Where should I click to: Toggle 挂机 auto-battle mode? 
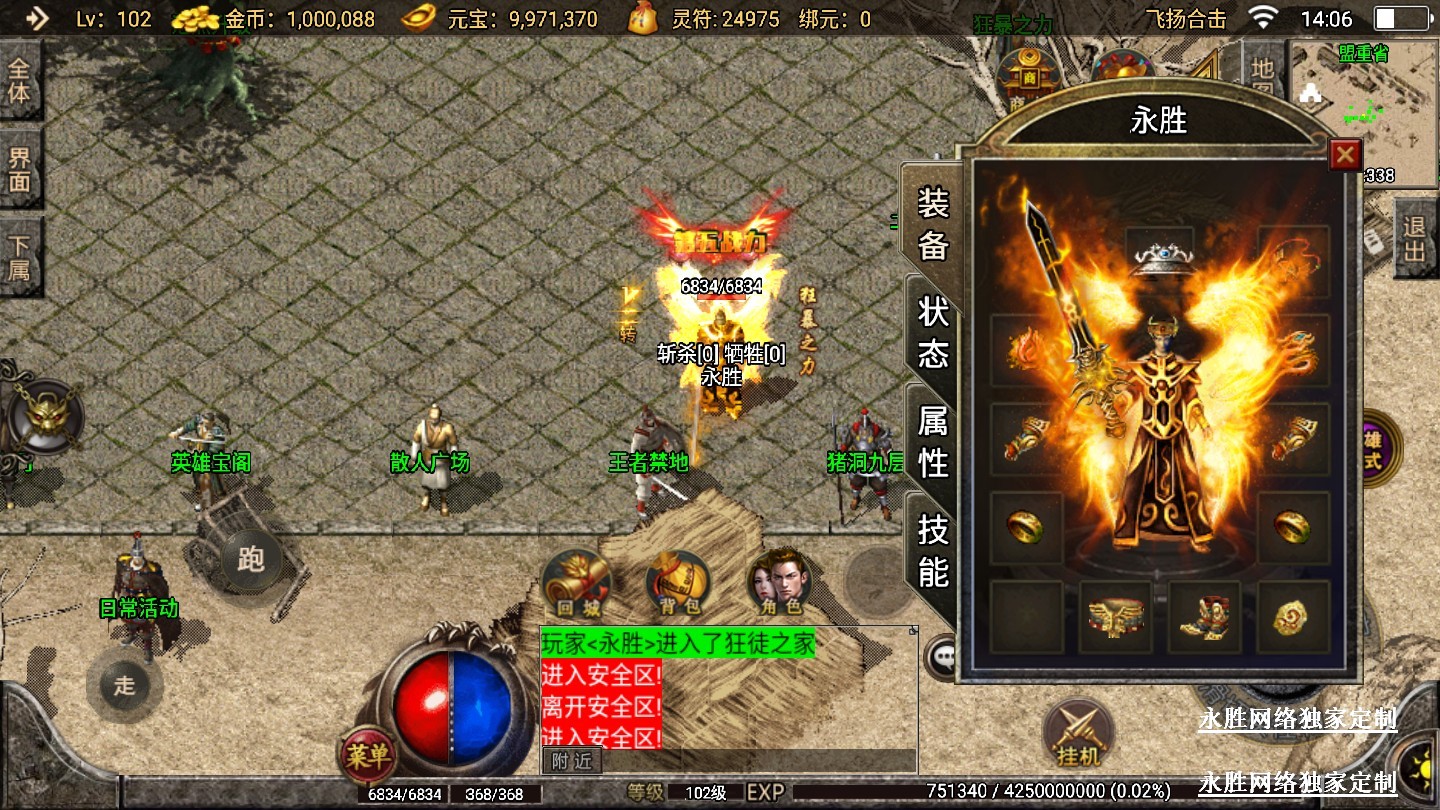tap(1076, 734)
